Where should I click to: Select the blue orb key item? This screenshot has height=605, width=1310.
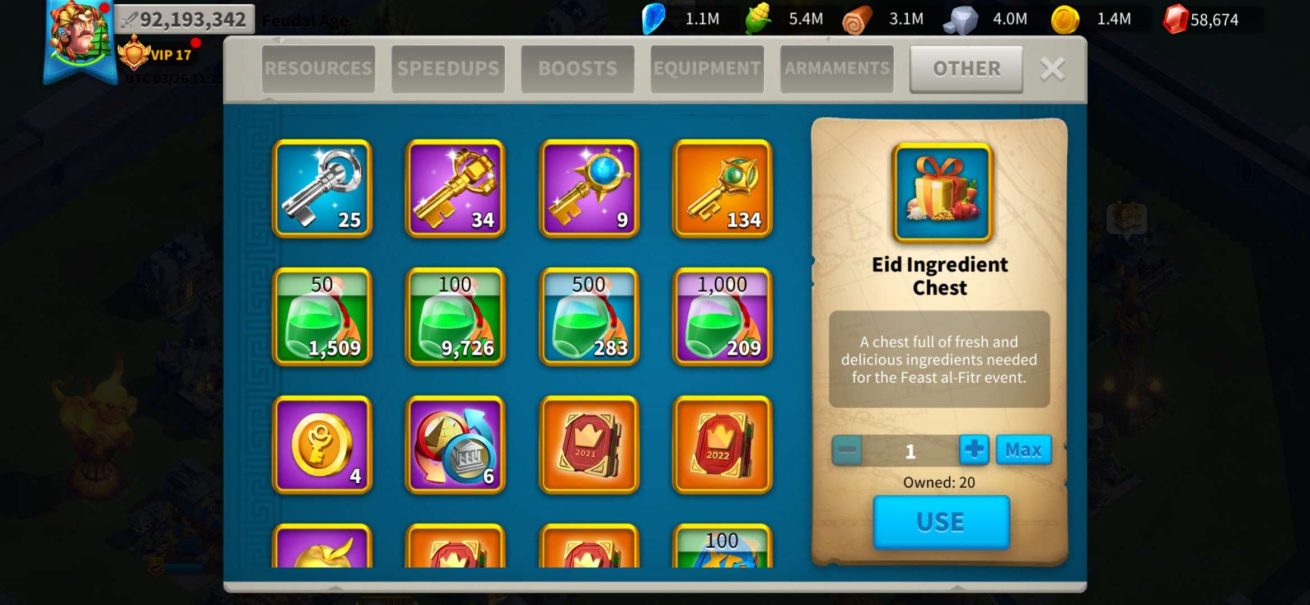click(589, 188)
